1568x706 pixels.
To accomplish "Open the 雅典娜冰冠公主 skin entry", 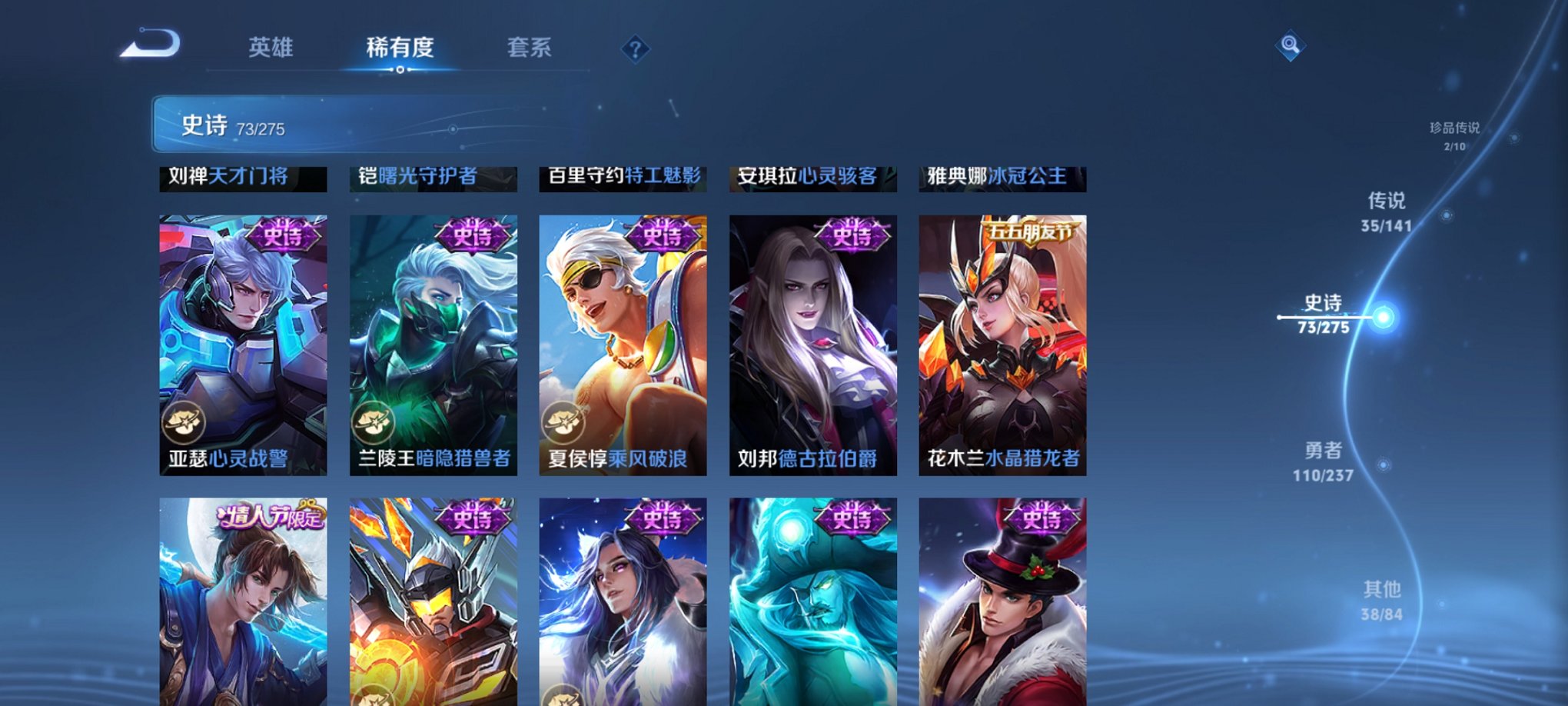I will [999, 176].
